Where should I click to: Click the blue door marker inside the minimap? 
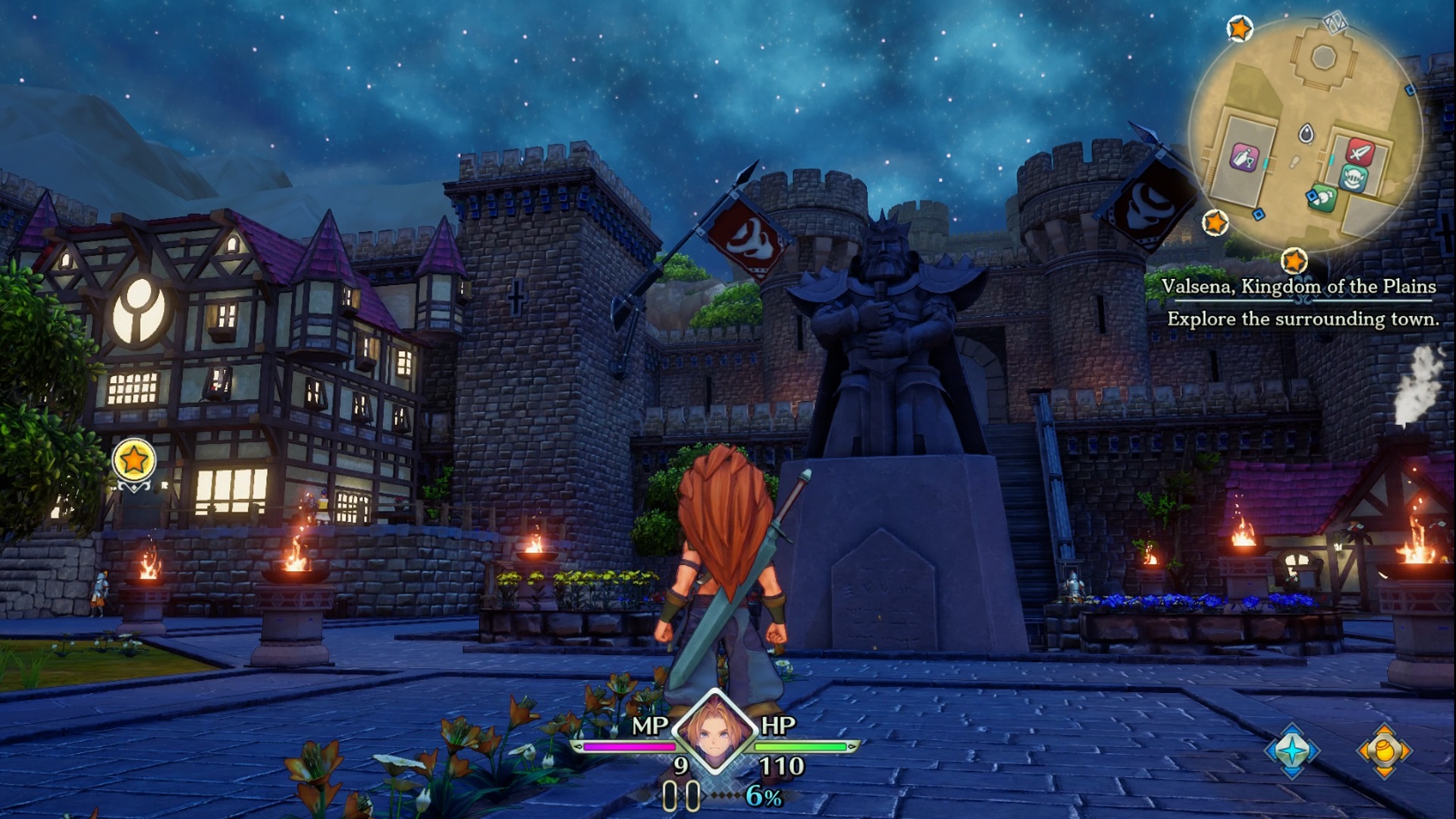point(1257,213)
